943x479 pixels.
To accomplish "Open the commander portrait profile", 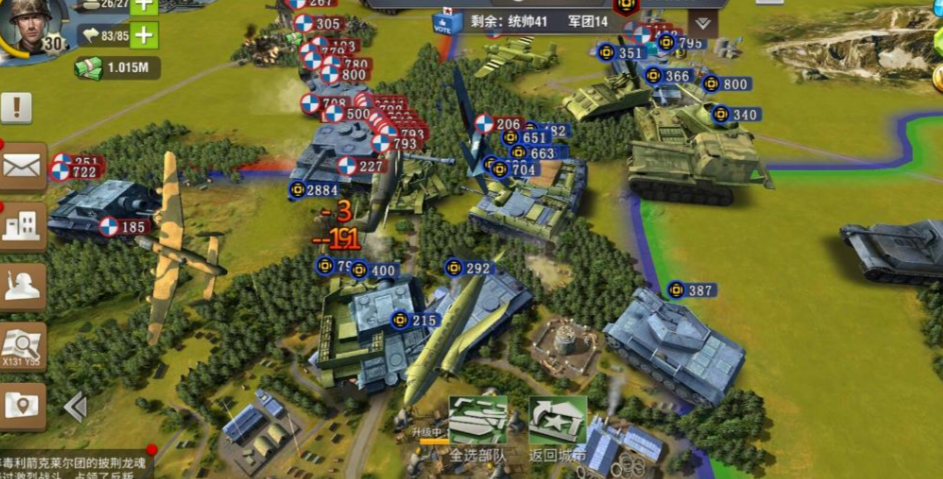I will tap(28, 24).
